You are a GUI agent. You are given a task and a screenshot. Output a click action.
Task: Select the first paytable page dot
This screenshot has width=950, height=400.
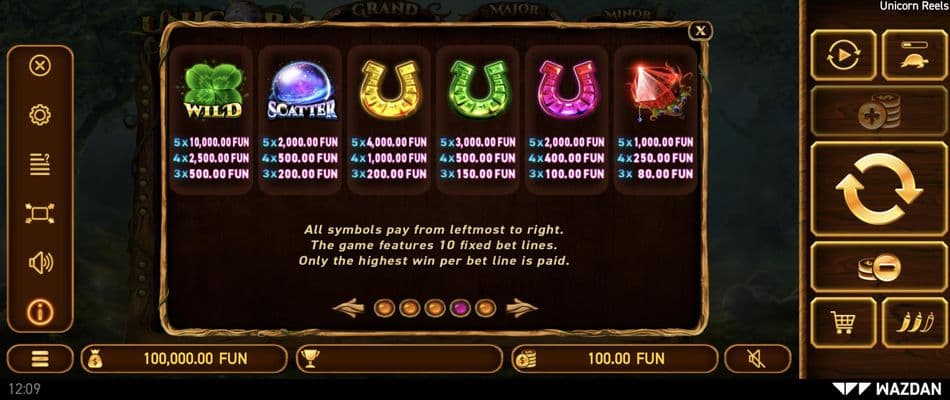[384, 307]
